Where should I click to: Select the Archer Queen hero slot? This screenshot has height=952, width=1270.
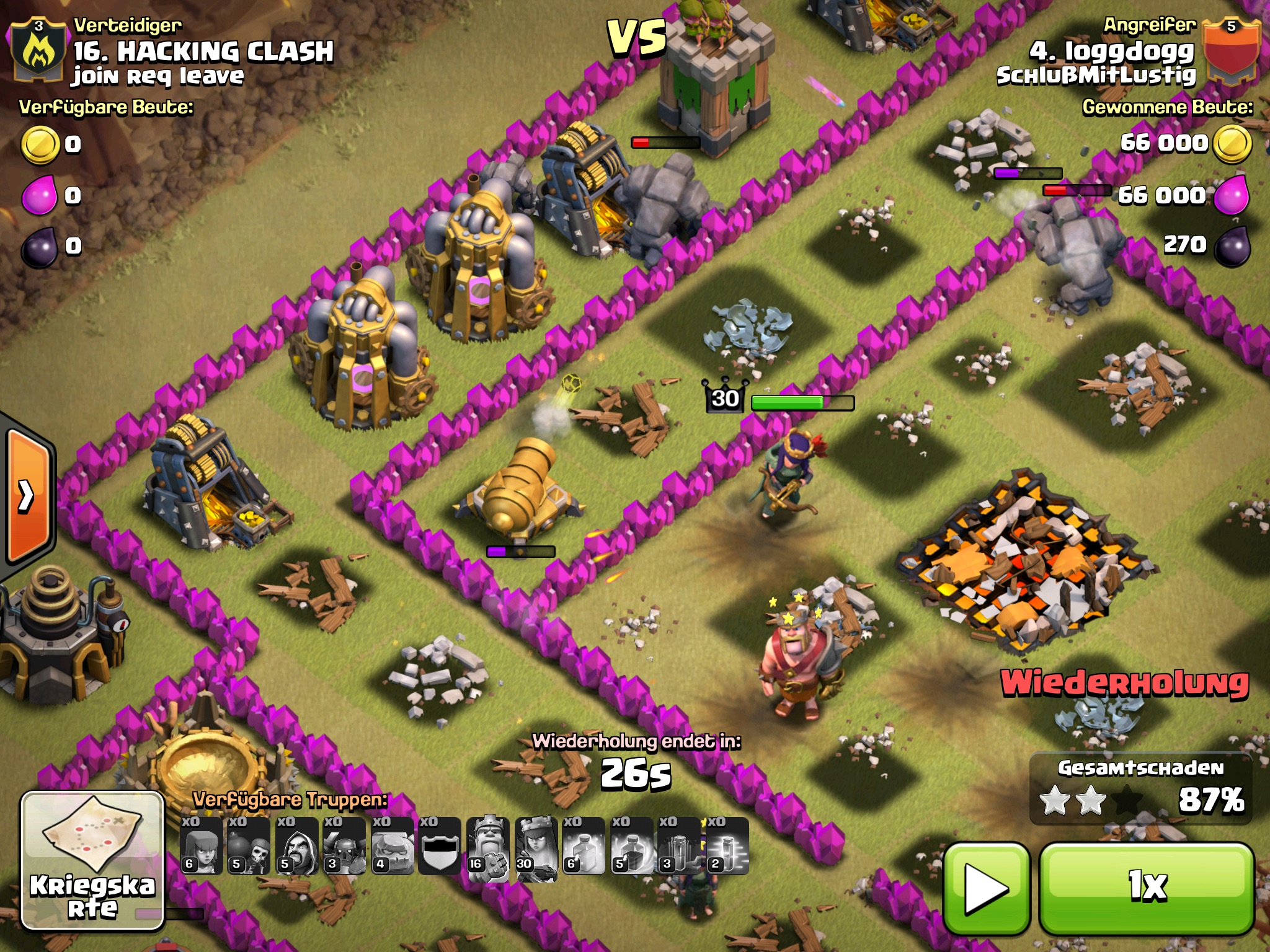(536, 845)
